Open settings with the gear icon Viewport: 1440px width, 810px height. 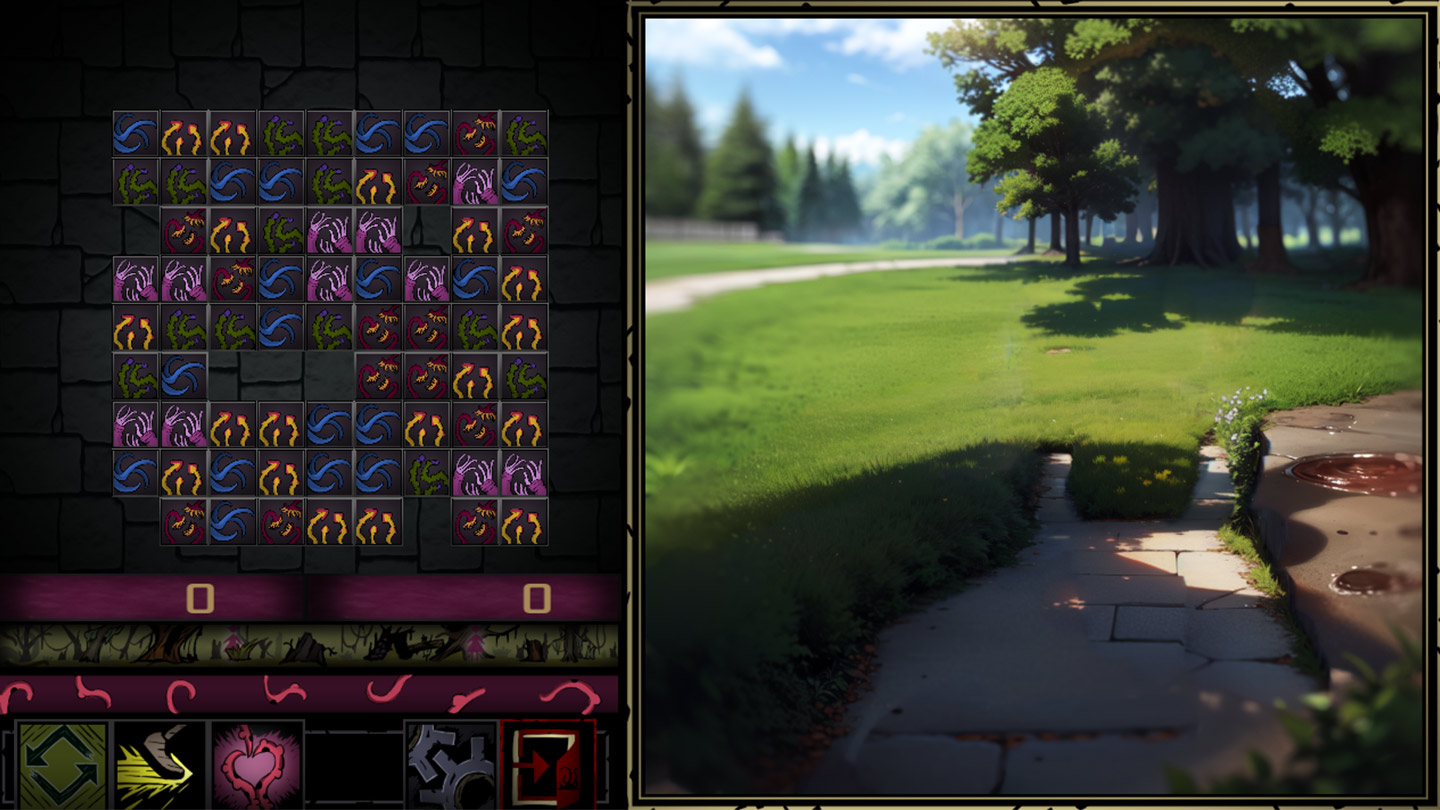coord(452,765)
